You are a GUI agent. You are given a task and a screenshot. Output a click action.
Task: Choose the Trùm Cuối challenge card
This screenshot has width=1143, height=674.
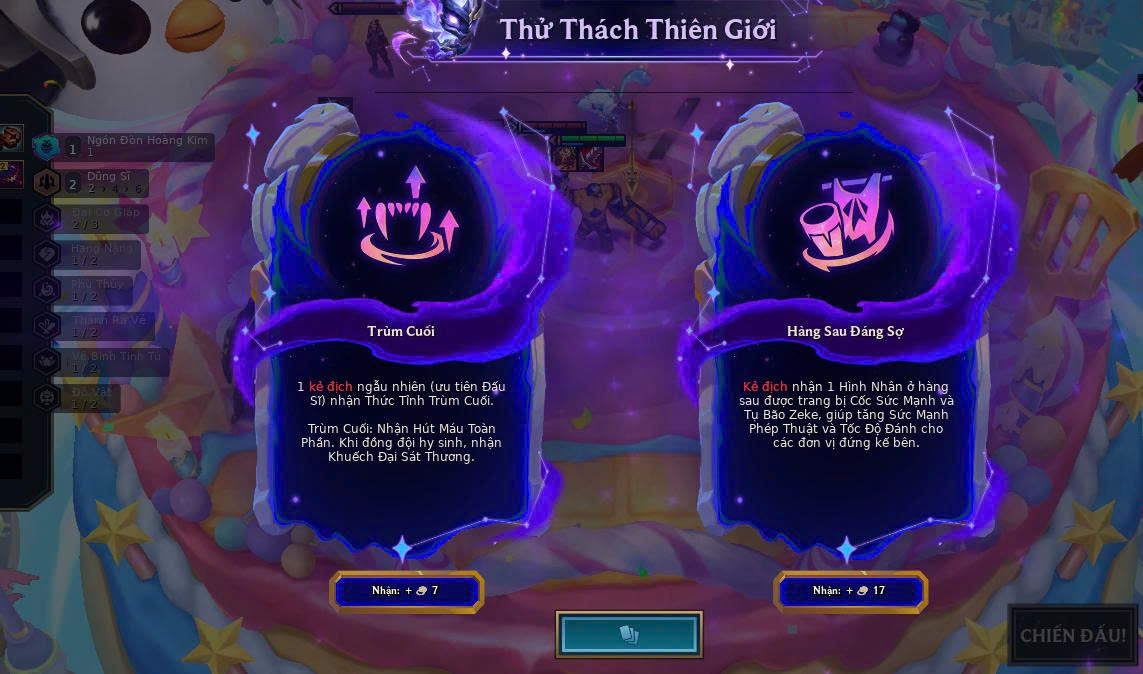tap(401, 330)
